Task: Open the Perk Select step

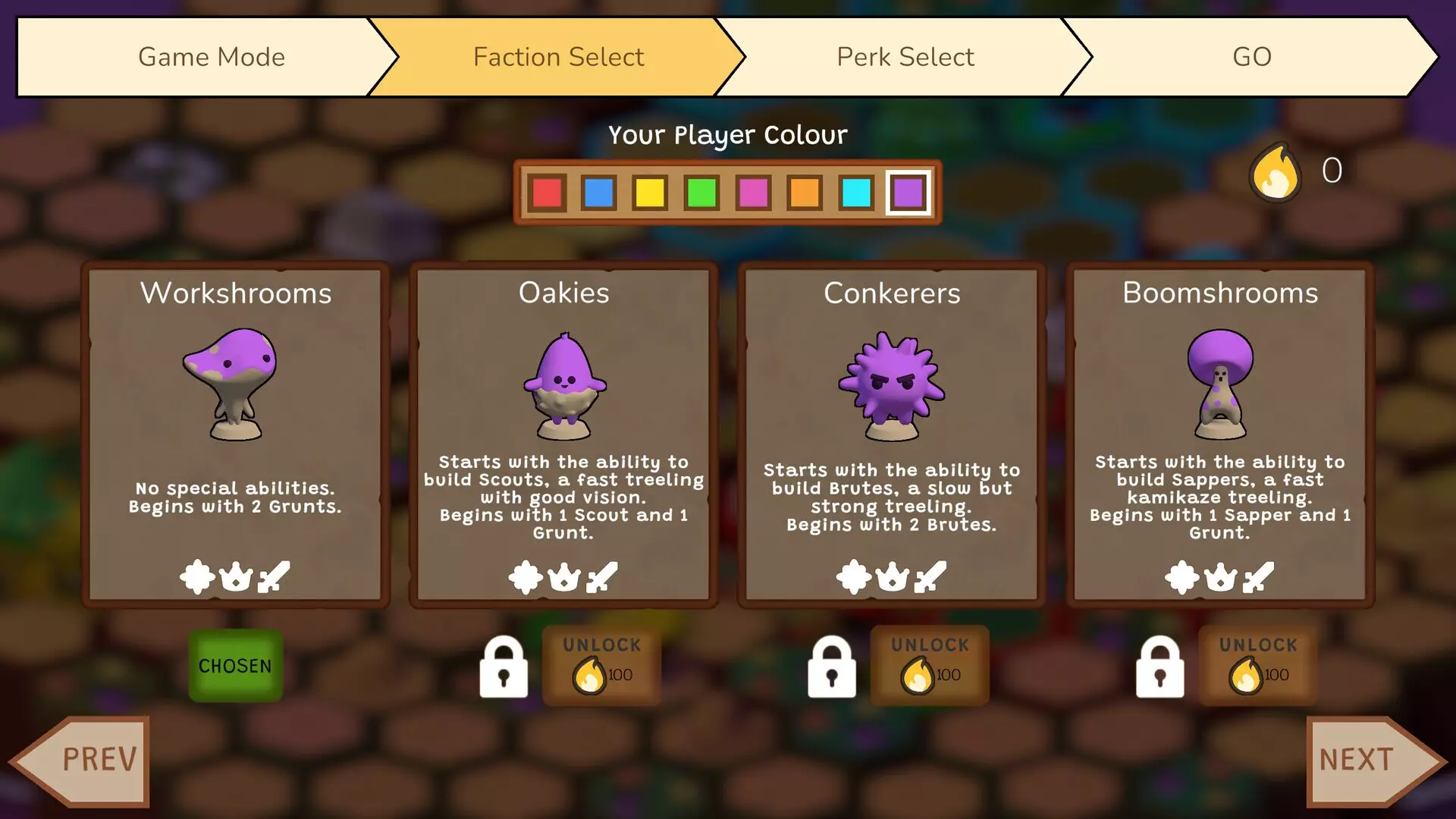Action: pyautogui.click(x=905, y=57)
